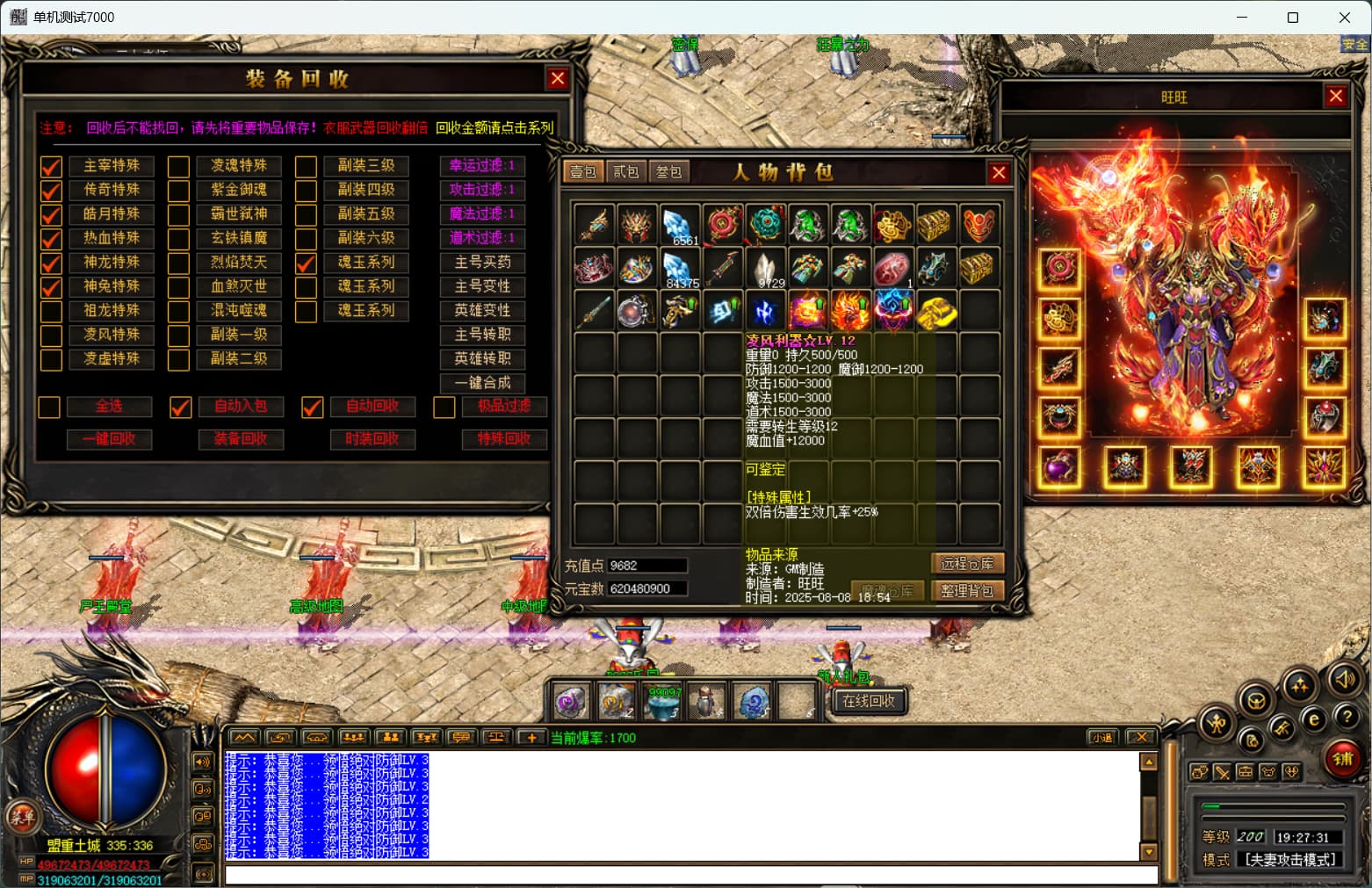Image resolution: width=1372 pixels, height=888 pixels.
Task: Toggle the 自动回收 checkbox
Action: pos(312,407)
